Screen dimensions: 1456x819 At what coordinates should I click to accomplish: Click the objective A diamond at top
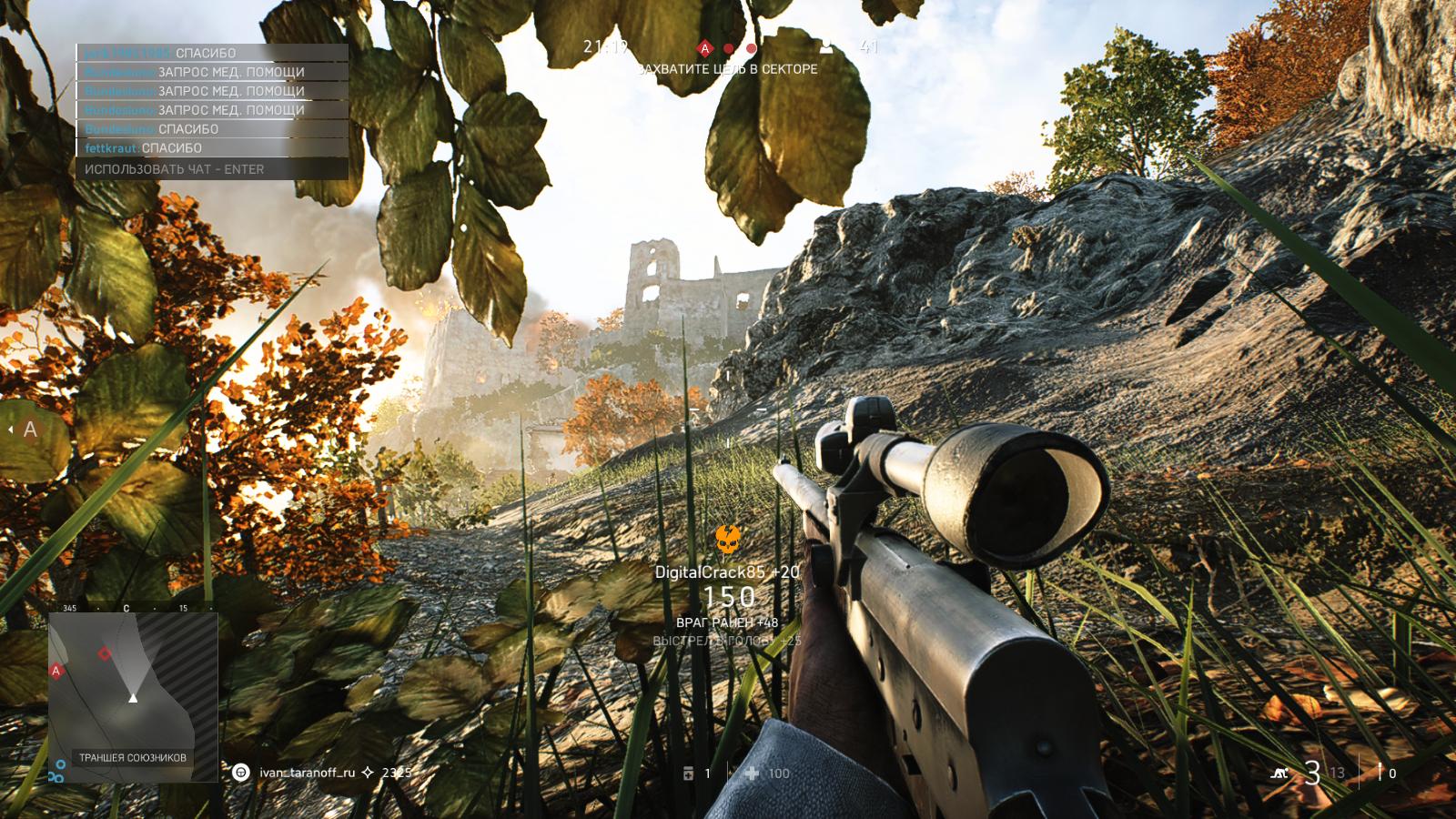pyautogui.click(x=704, y=48)
